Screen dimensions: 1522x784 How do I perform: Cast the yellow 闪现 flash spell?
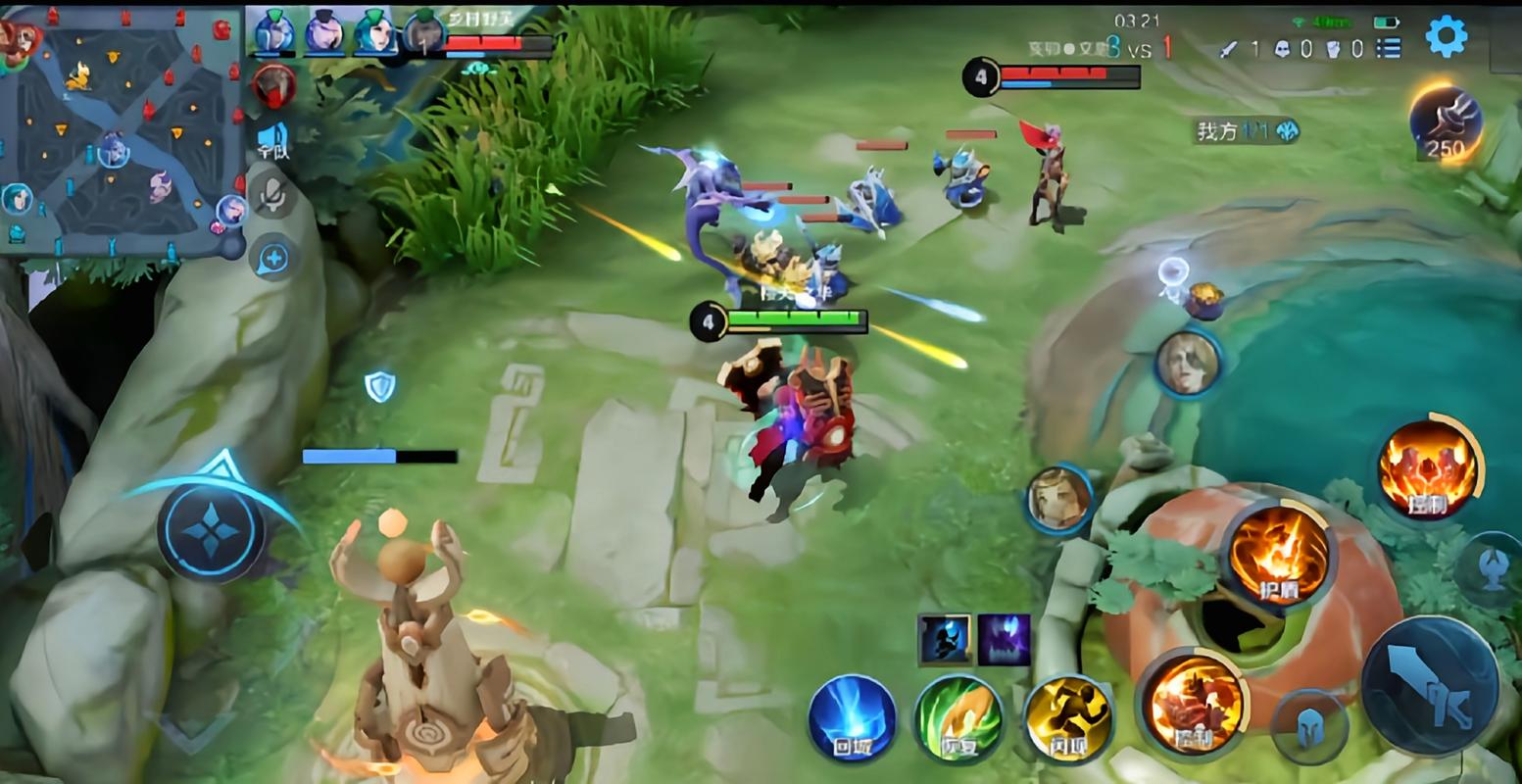point(1067,718)
